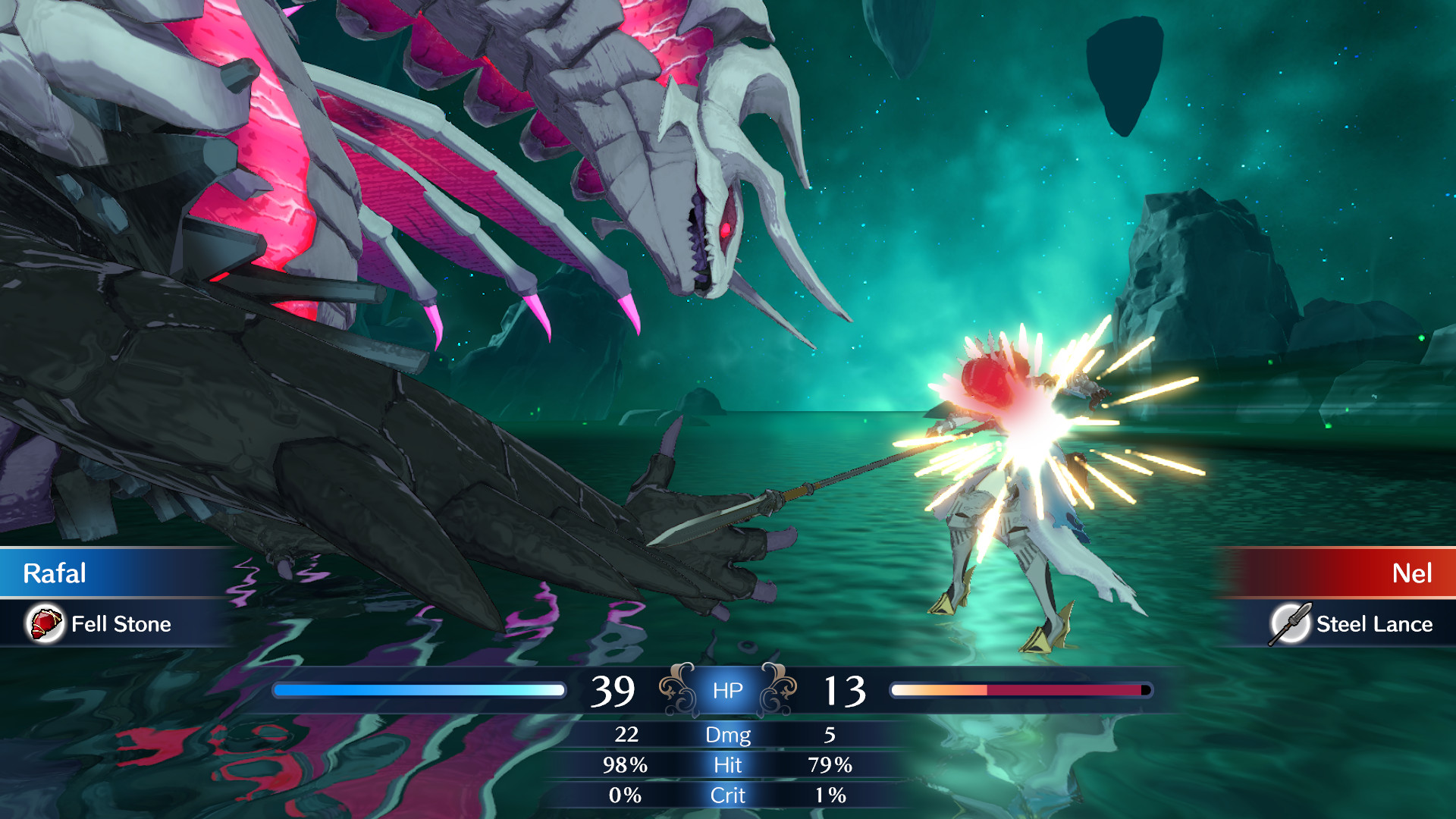Click Rafal's blue HP bar

pyautogui.click(x=421, y=689)
